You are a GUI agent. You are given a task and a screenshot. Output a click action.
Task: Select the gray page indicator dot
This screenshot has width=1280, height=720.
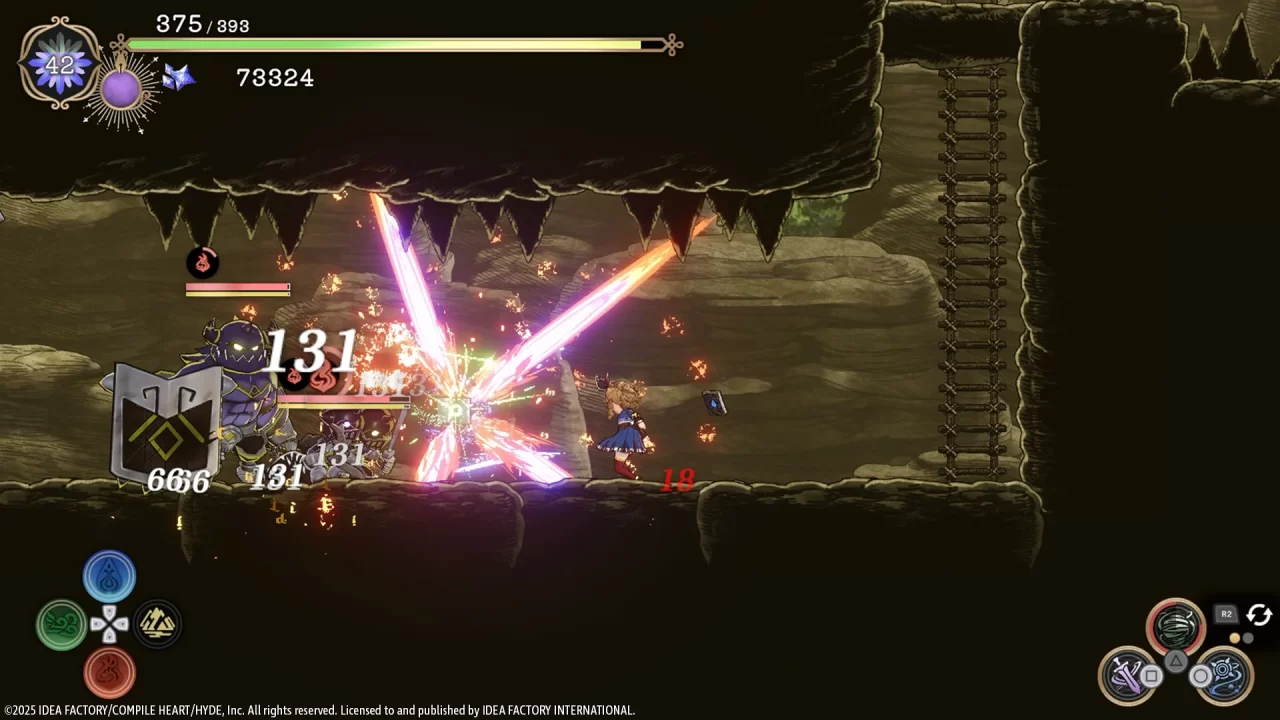[x=1249, y=638]
